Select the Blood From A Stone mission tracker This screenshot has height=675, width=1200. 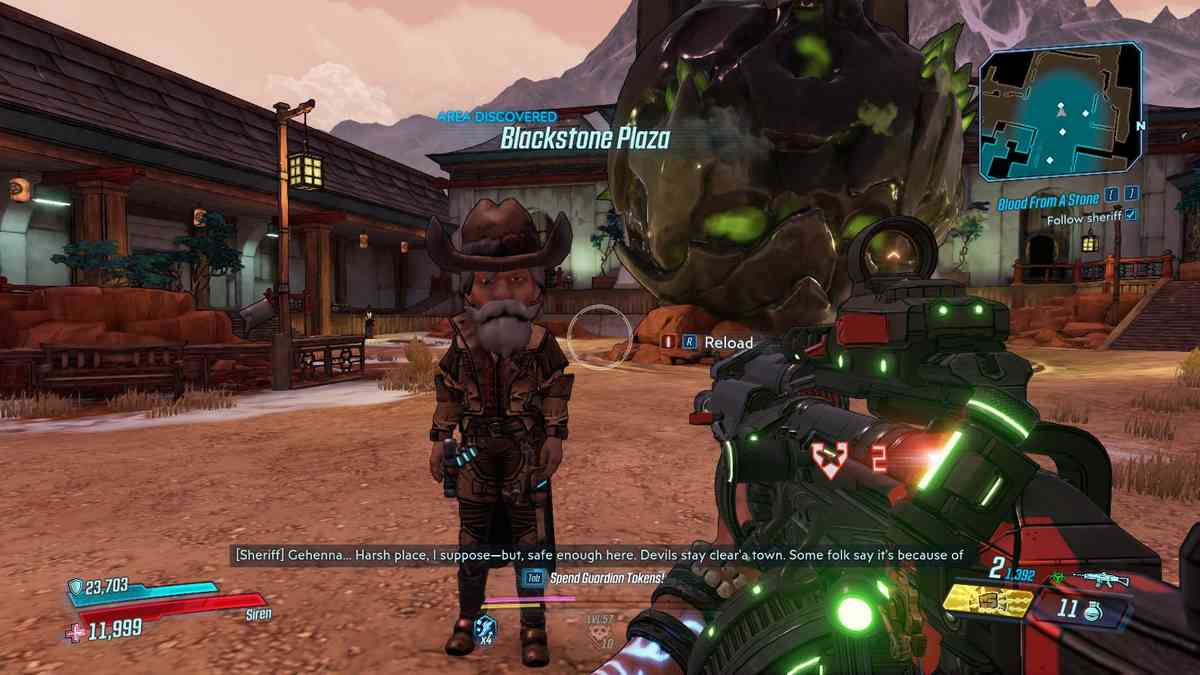click(1048, 201)
